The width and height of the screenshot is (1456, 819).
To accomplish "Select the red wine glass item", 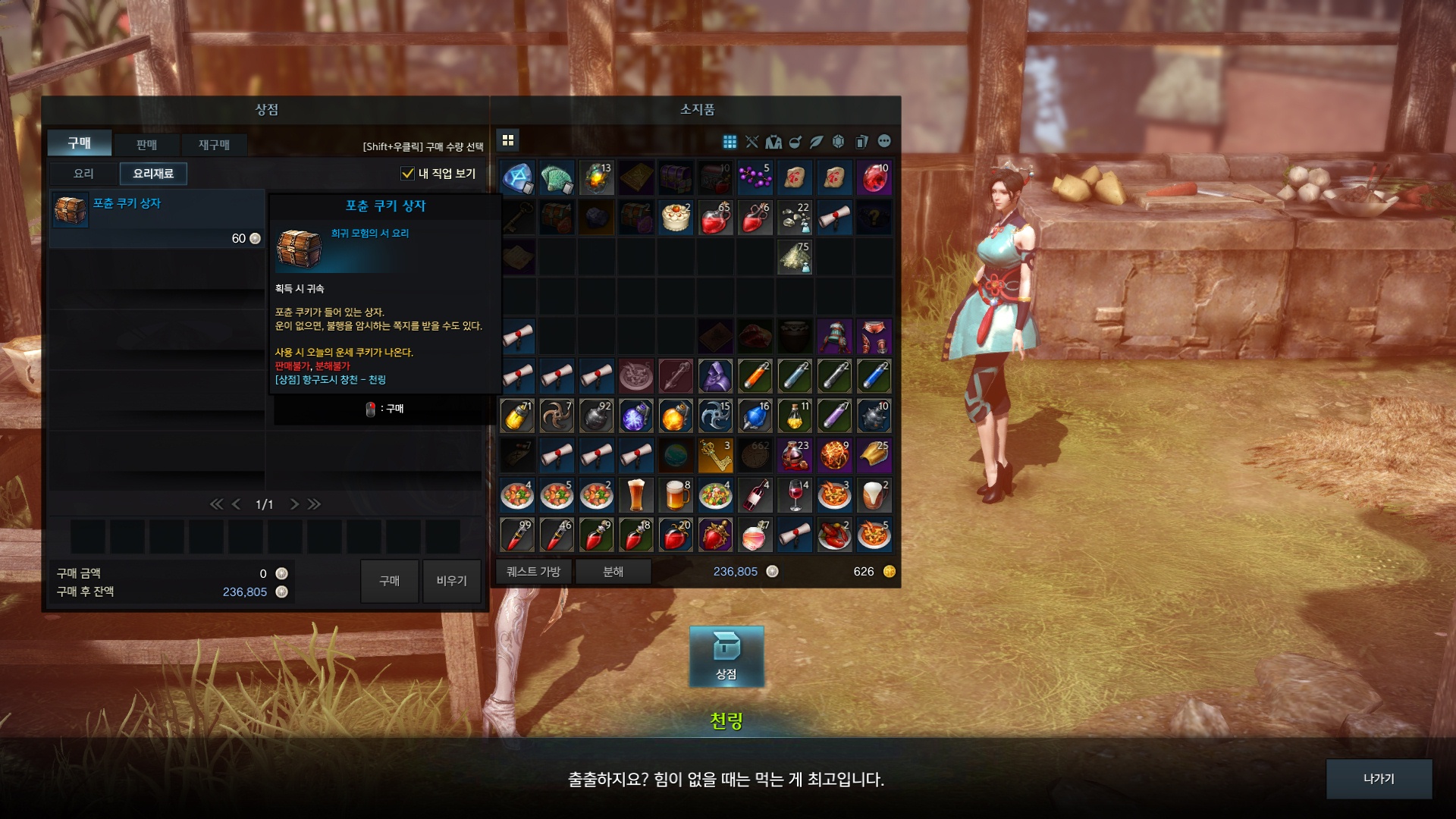I will click(x=795, y=495).
